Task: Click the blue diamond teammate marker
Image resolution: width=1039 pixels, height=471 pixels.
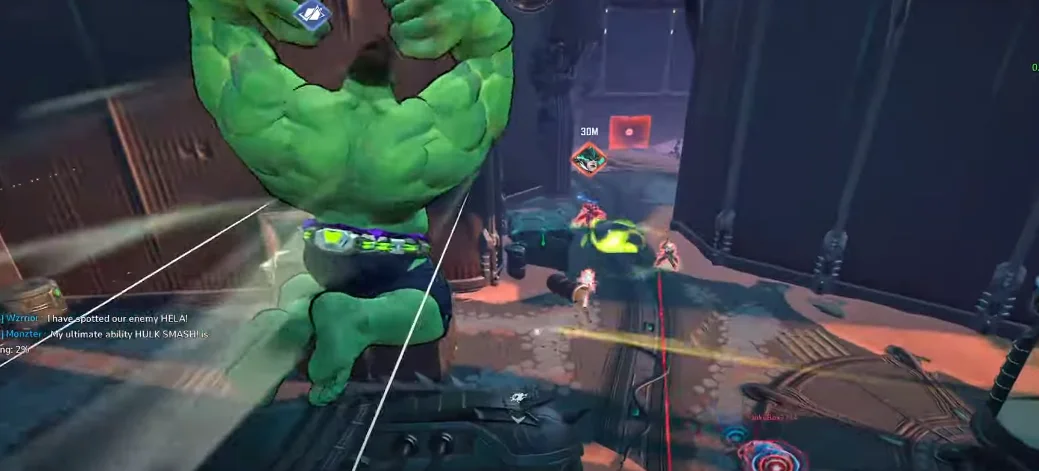Action: [313, 14]
